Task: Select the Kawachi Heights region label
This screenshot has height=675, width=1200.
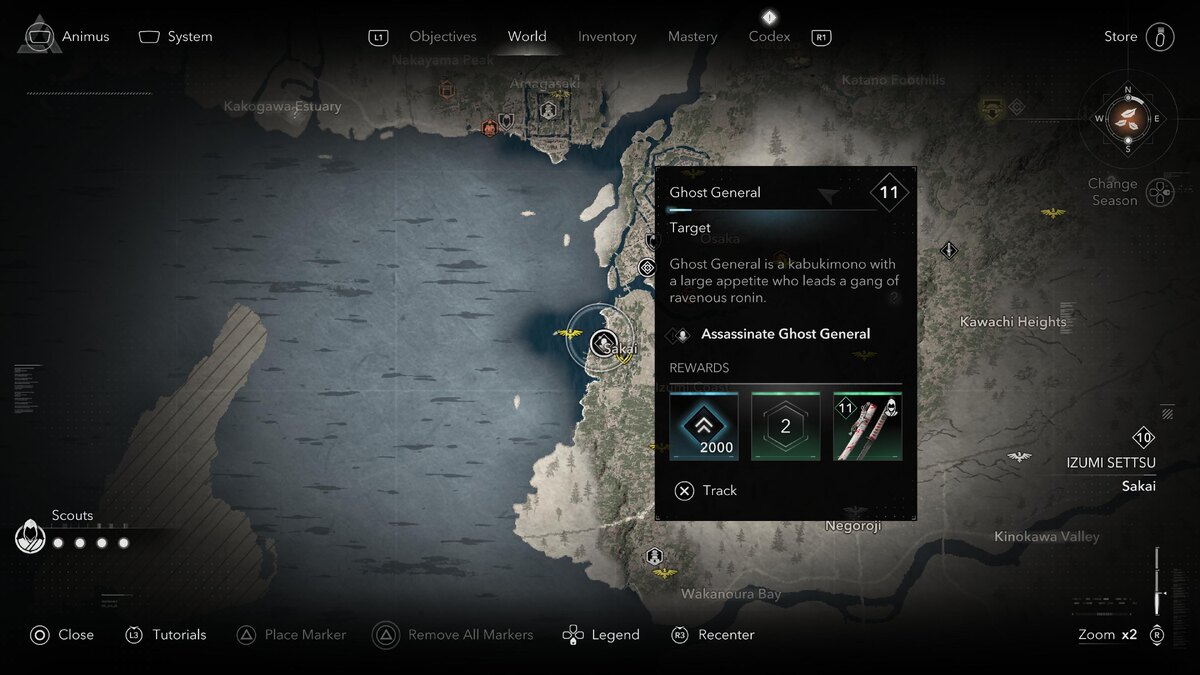Action: (1013, 322)
